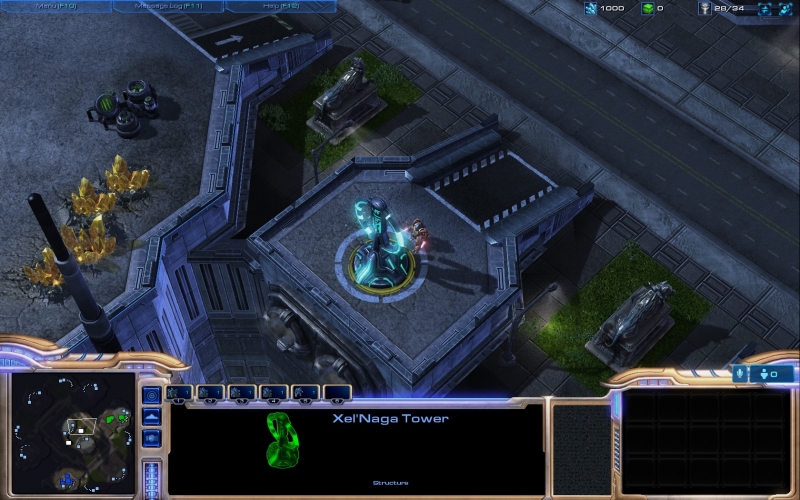This screenshot has height=500, width=800.
Task: Click the green Xel'Naga Tower wireframe
Action: [x=280, y=440]
